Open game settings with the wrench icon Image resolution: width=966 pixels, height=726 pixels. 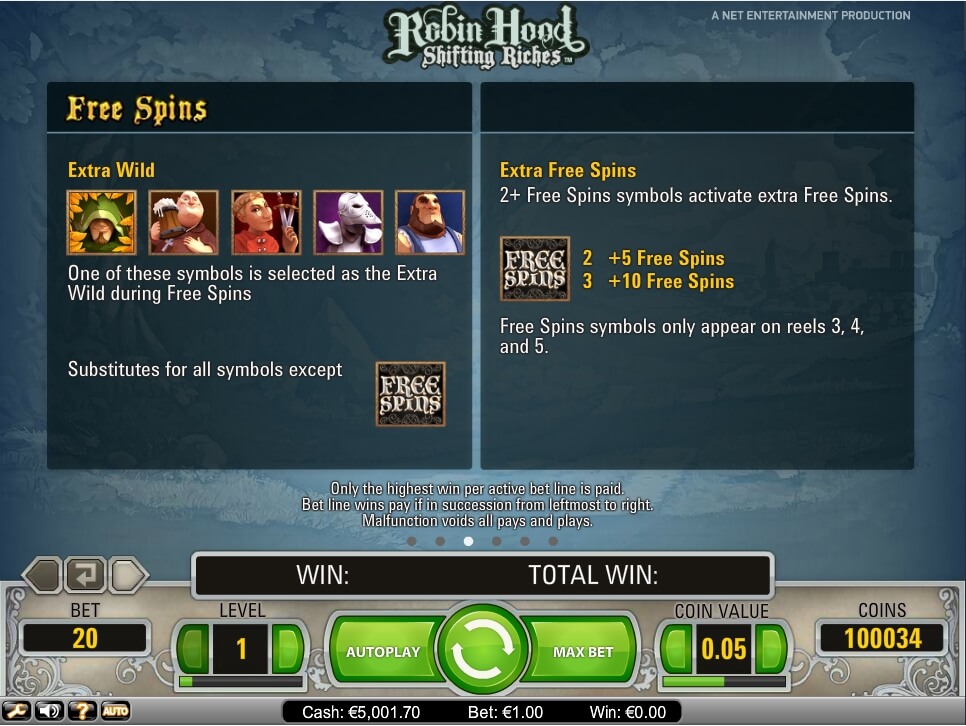19,711
